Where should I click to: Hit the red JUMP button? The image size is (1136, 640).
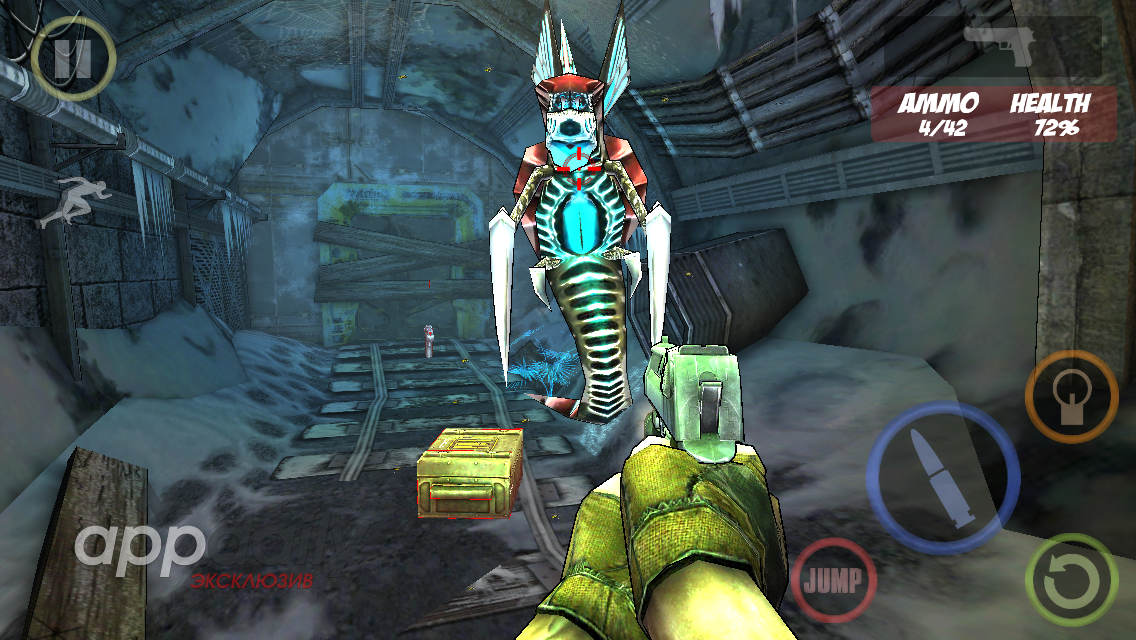click(x=834, y=580)
